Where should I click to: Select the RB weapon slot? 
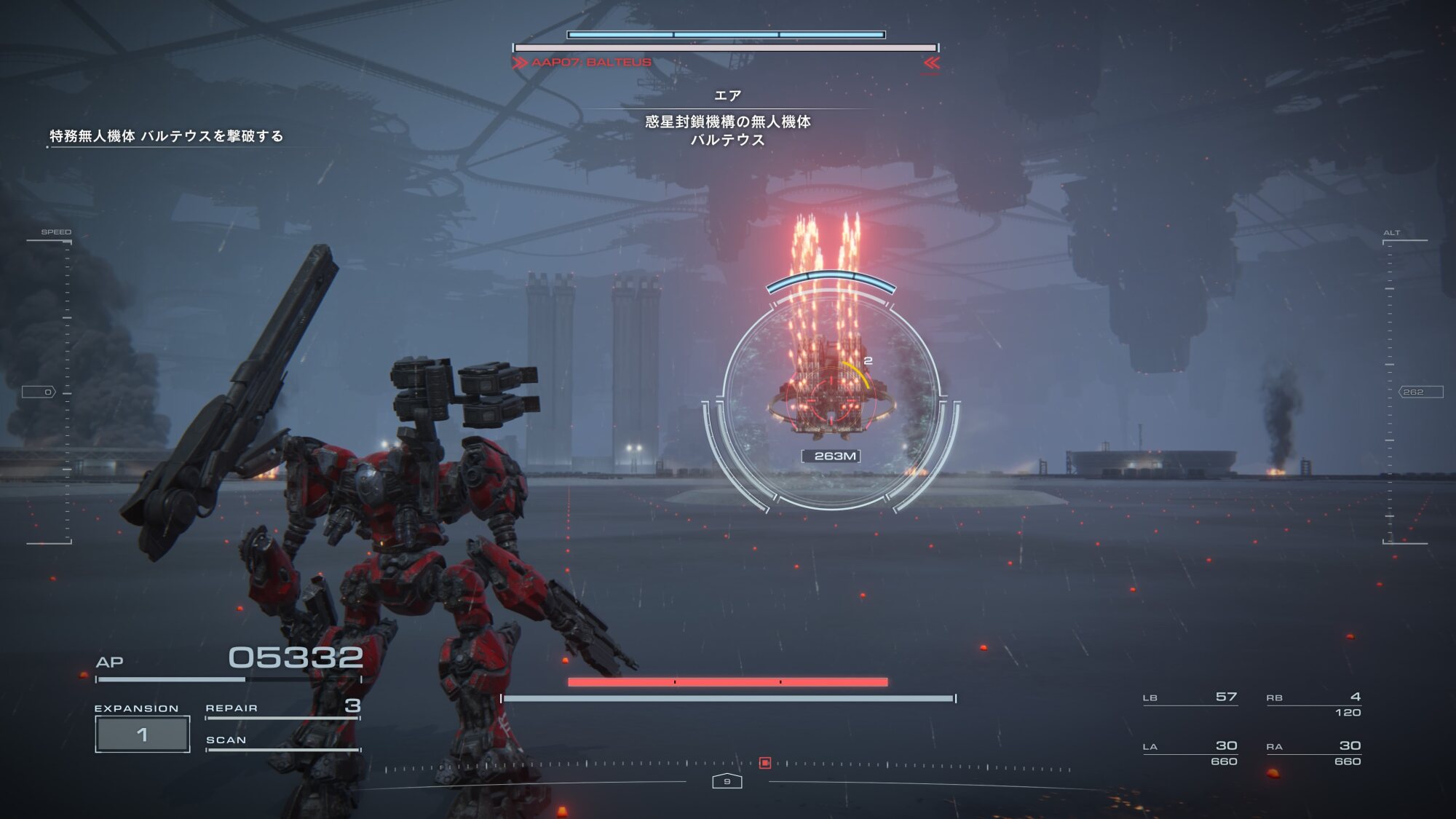coord(1313,703)
